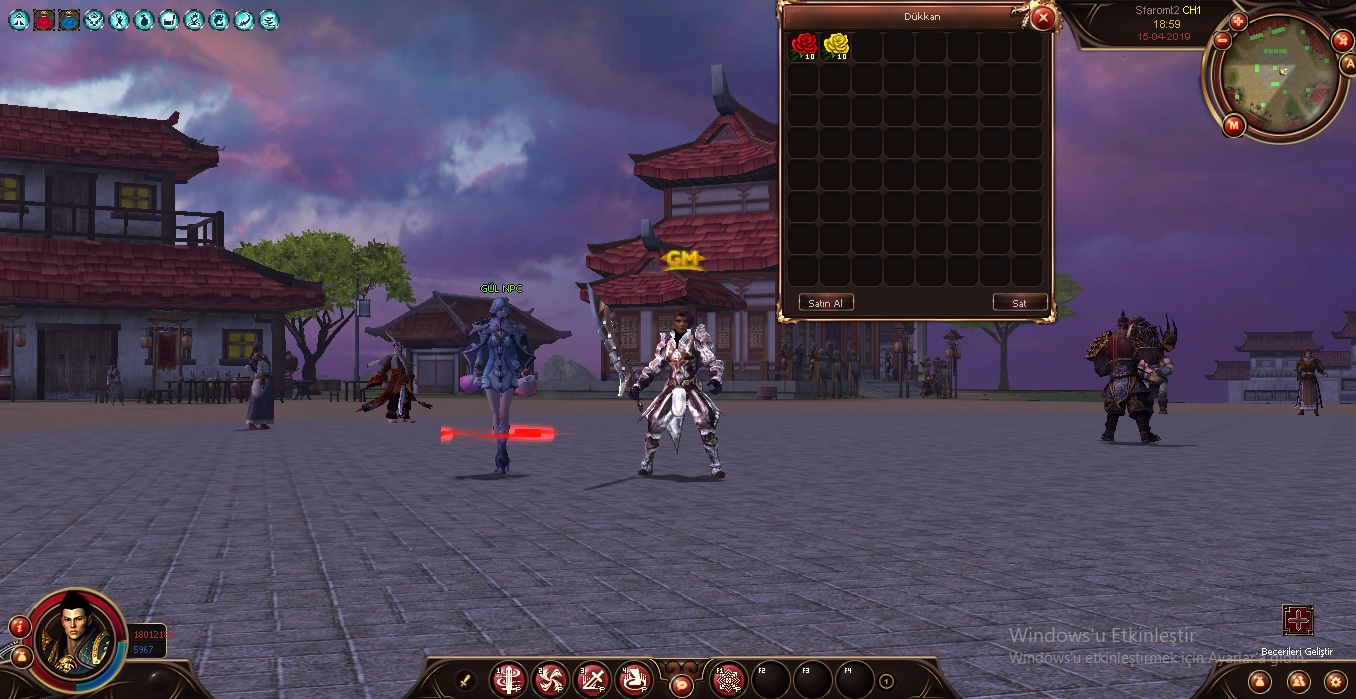
Task: Zoom out the minimap with minus button
Action: point(1222,41)
